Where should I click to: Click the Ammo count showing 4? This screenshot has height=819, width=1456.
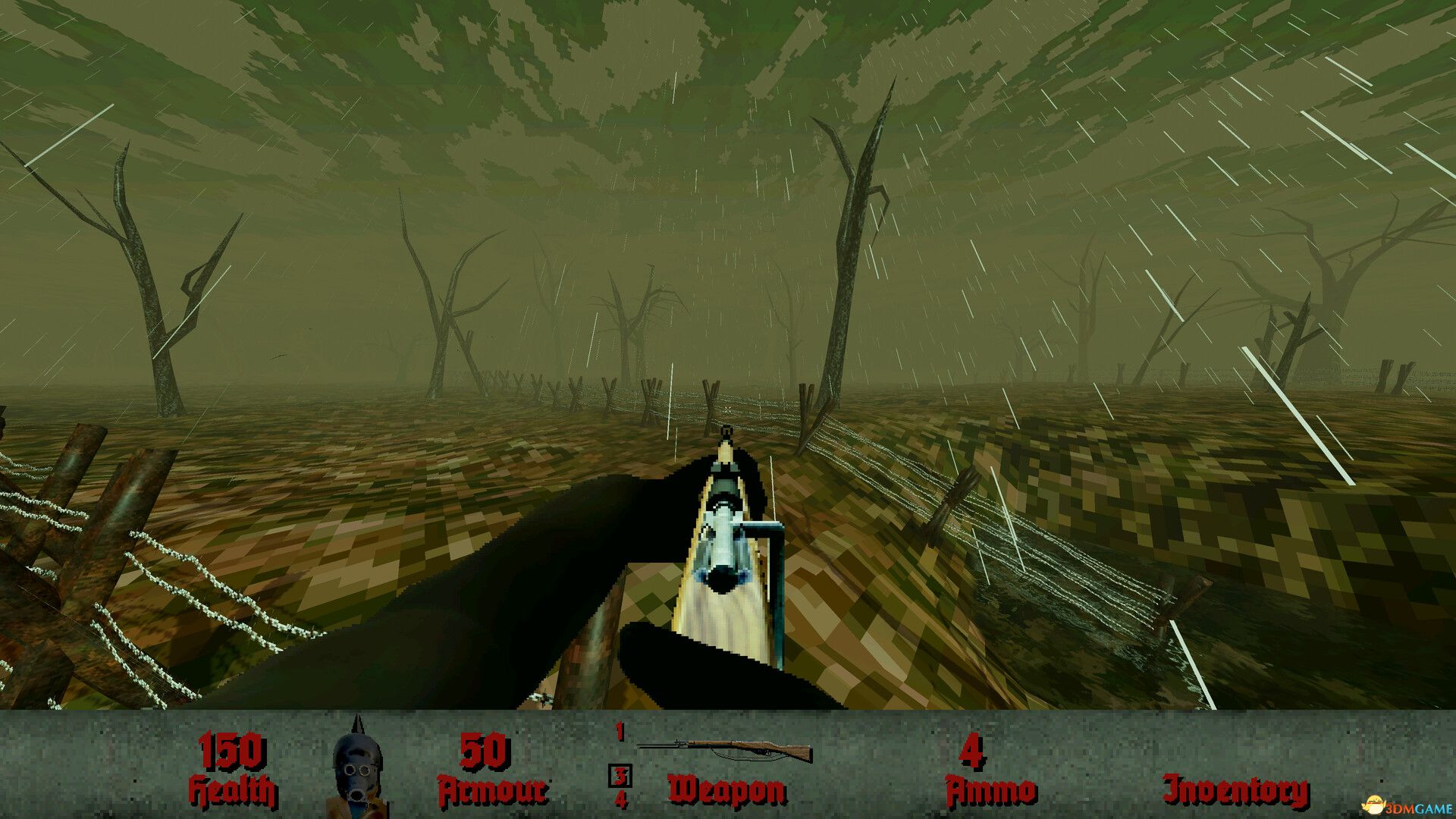coord(973,752)
